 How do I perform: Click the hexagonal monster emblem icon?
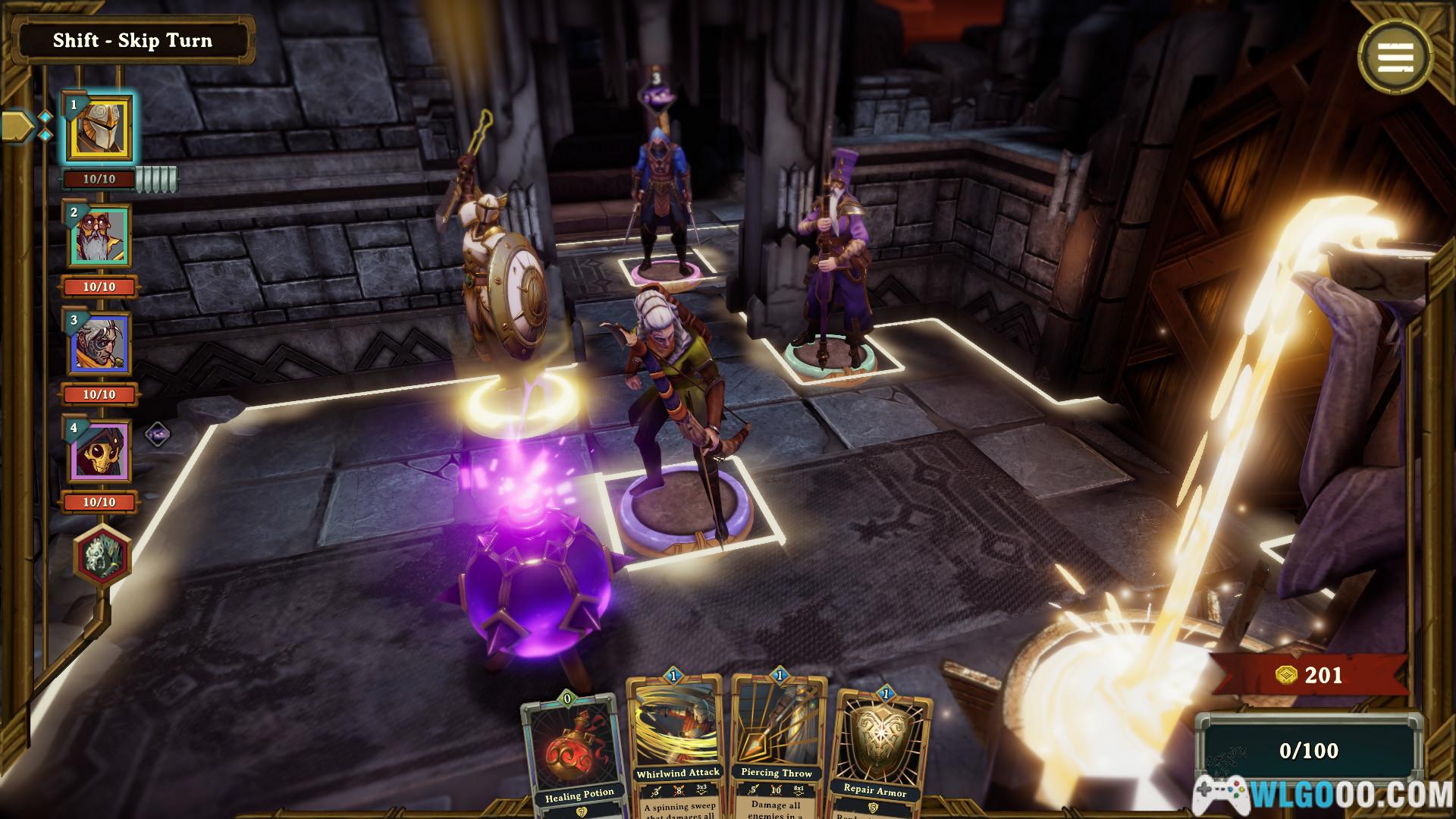click(102, 555)
